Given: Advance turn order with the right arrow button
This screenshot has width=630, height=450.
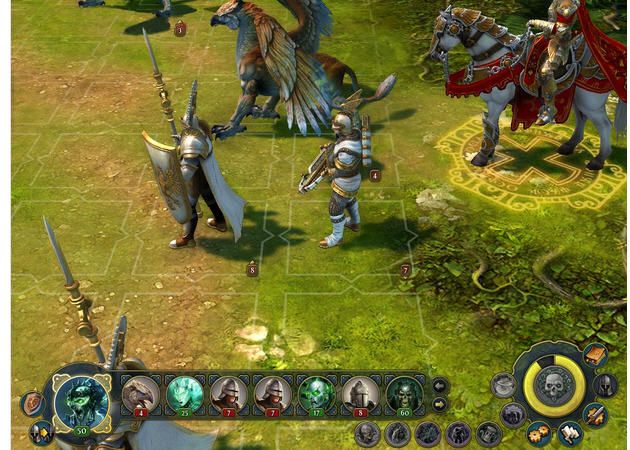Looking at the screenshot, I should pos(439,405).
